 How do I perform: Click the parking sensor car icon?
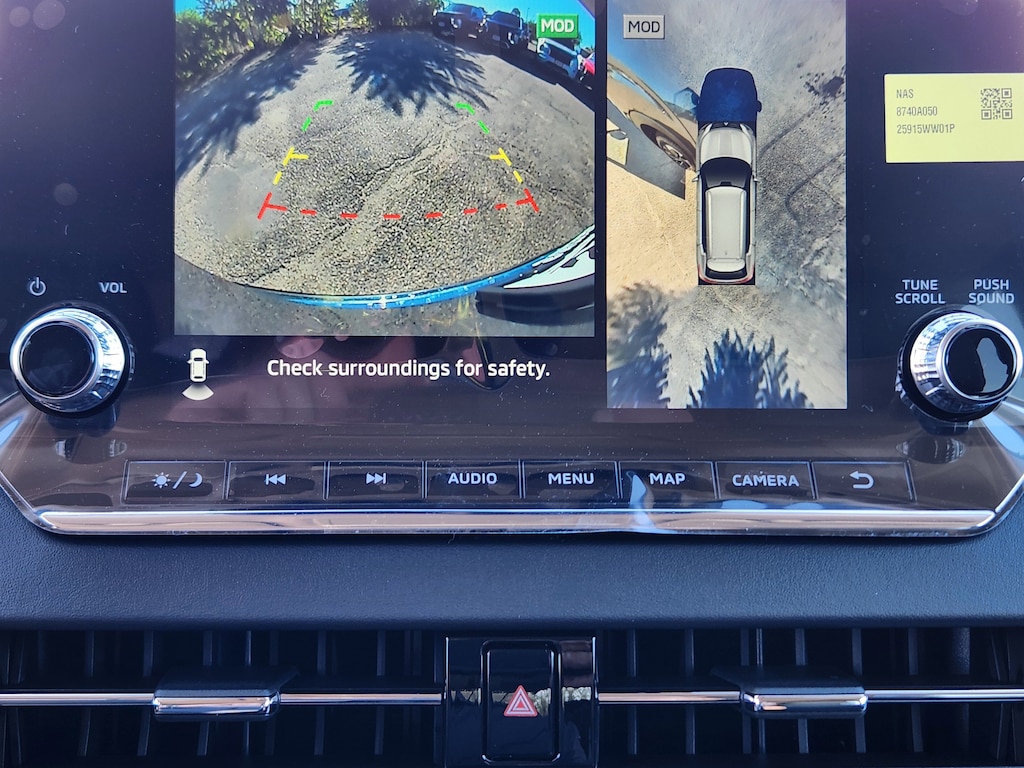coord(197,372)
